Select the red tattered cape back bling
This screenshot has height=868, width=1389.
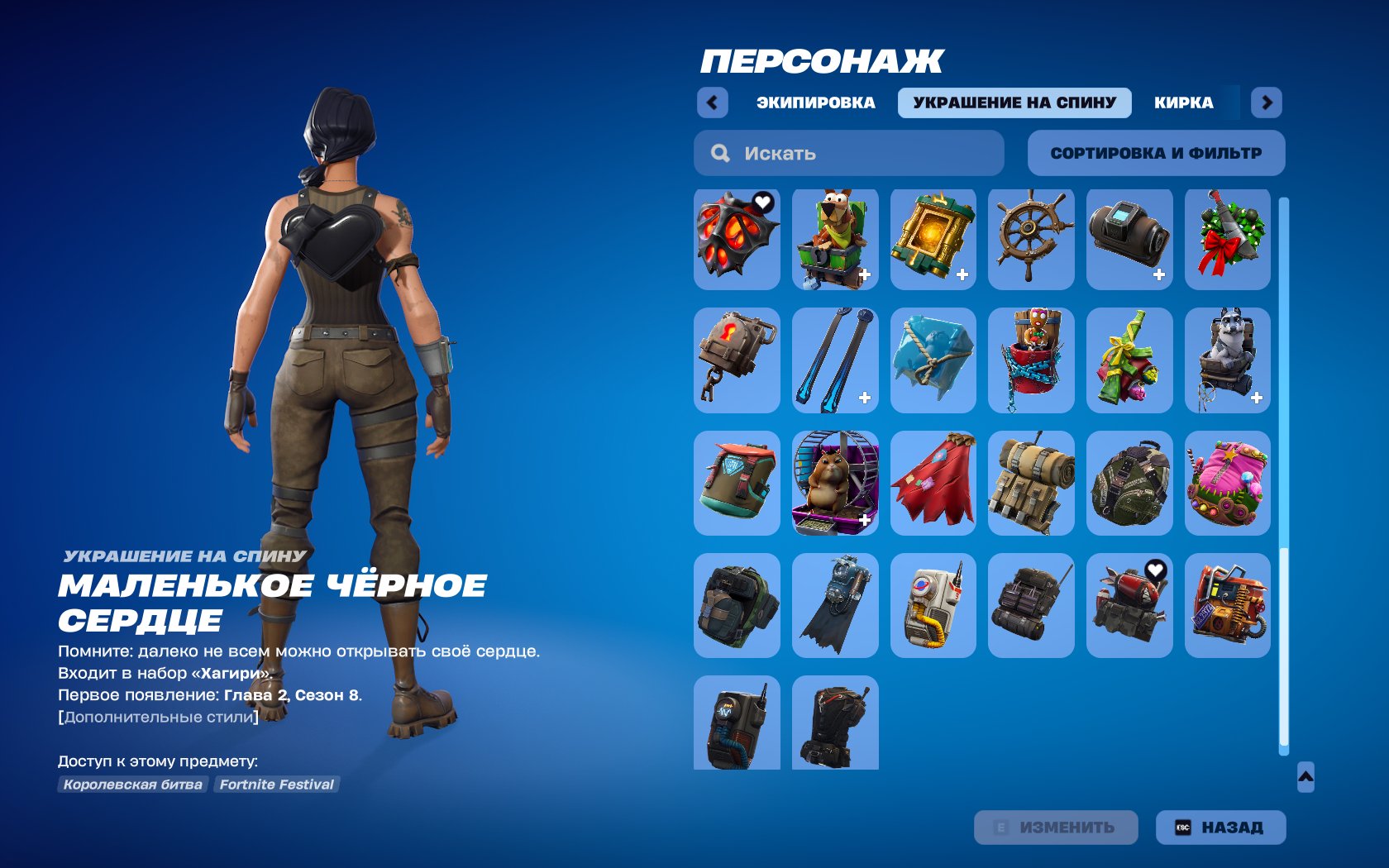click(x=933, y=482)
